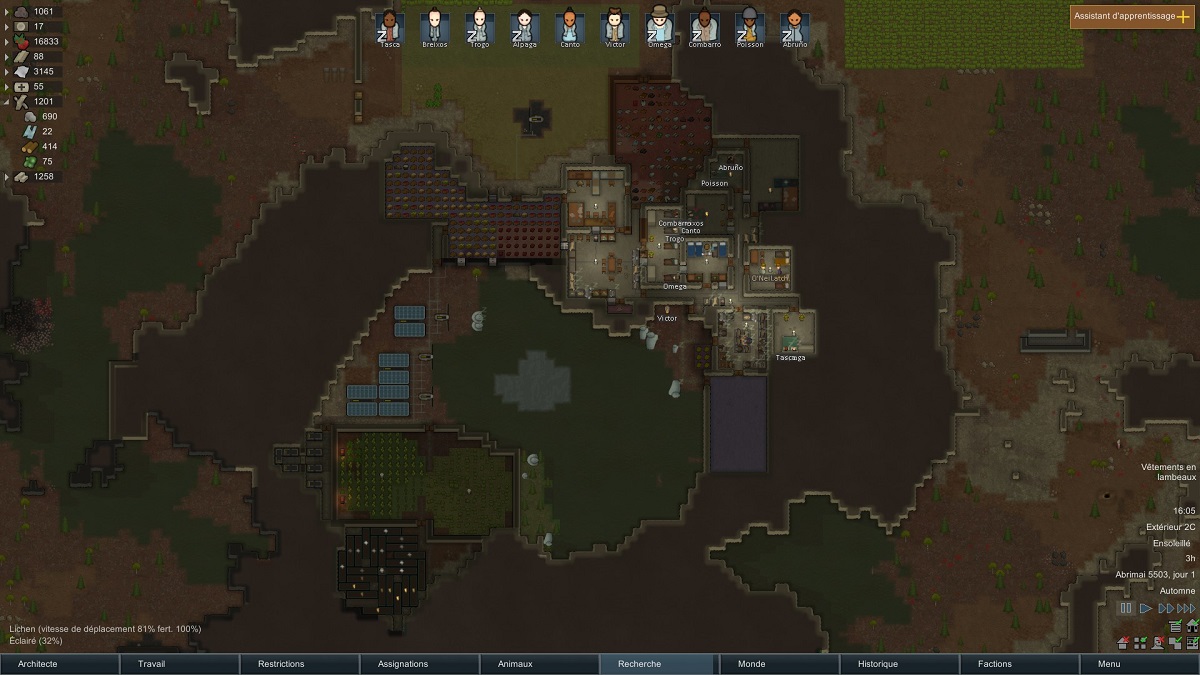This screenshot has width=1200, height=675.
Task: Open the Monde world view
Action: coord(780,664)
